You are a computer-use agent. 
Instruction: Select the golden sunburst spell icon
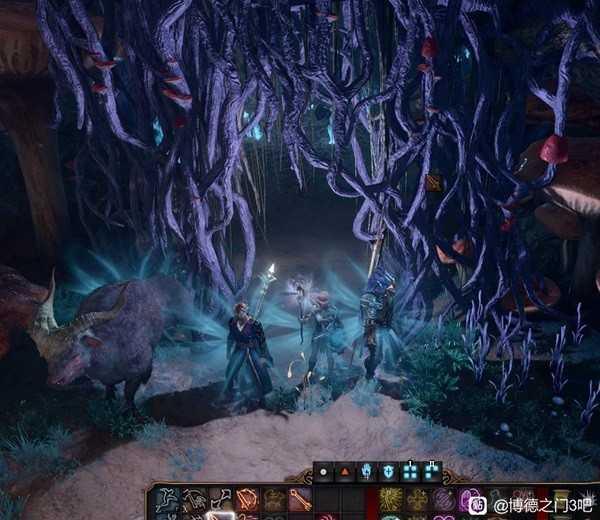point(391,499)
